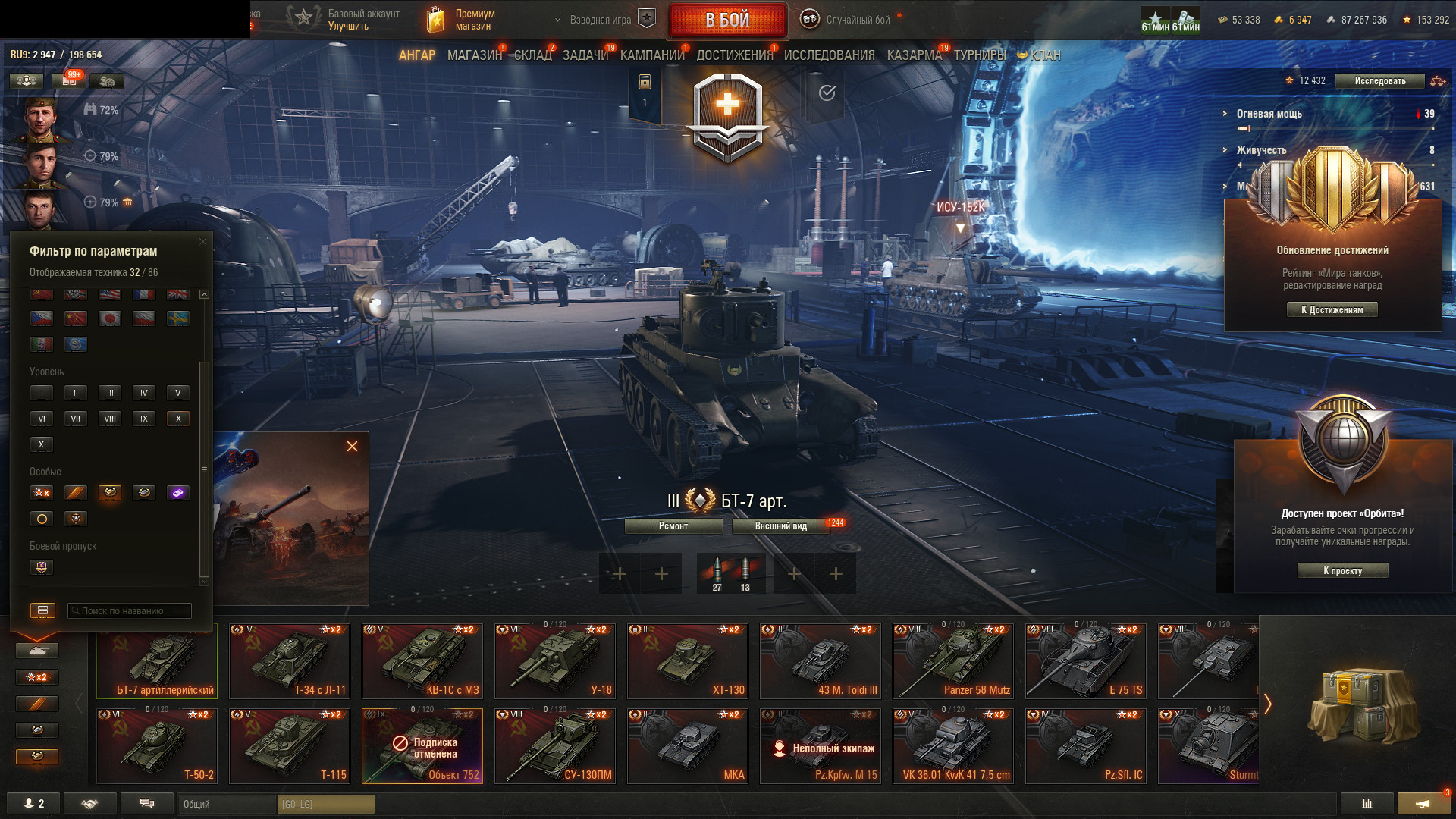
Task: Go to the ДОСТИЖЕНИЯ tab
Action: pyautogui.click(x=734, y=55)
